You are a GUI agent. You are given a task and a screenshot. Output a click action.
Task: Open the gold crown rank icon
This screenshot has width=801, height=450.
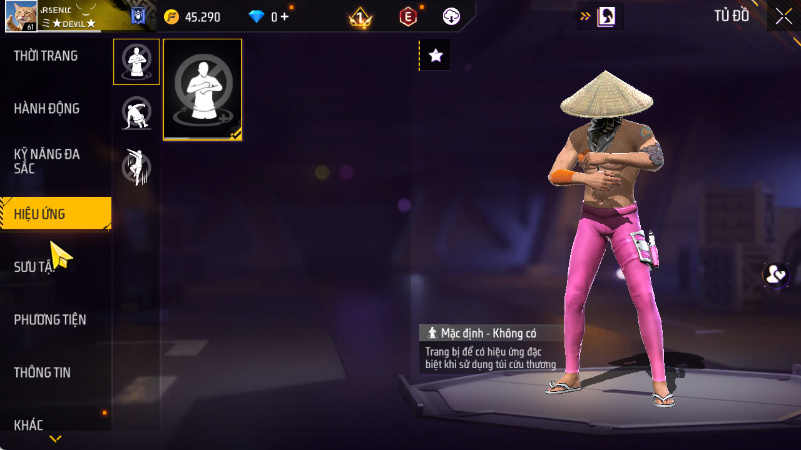click(360, 17)
